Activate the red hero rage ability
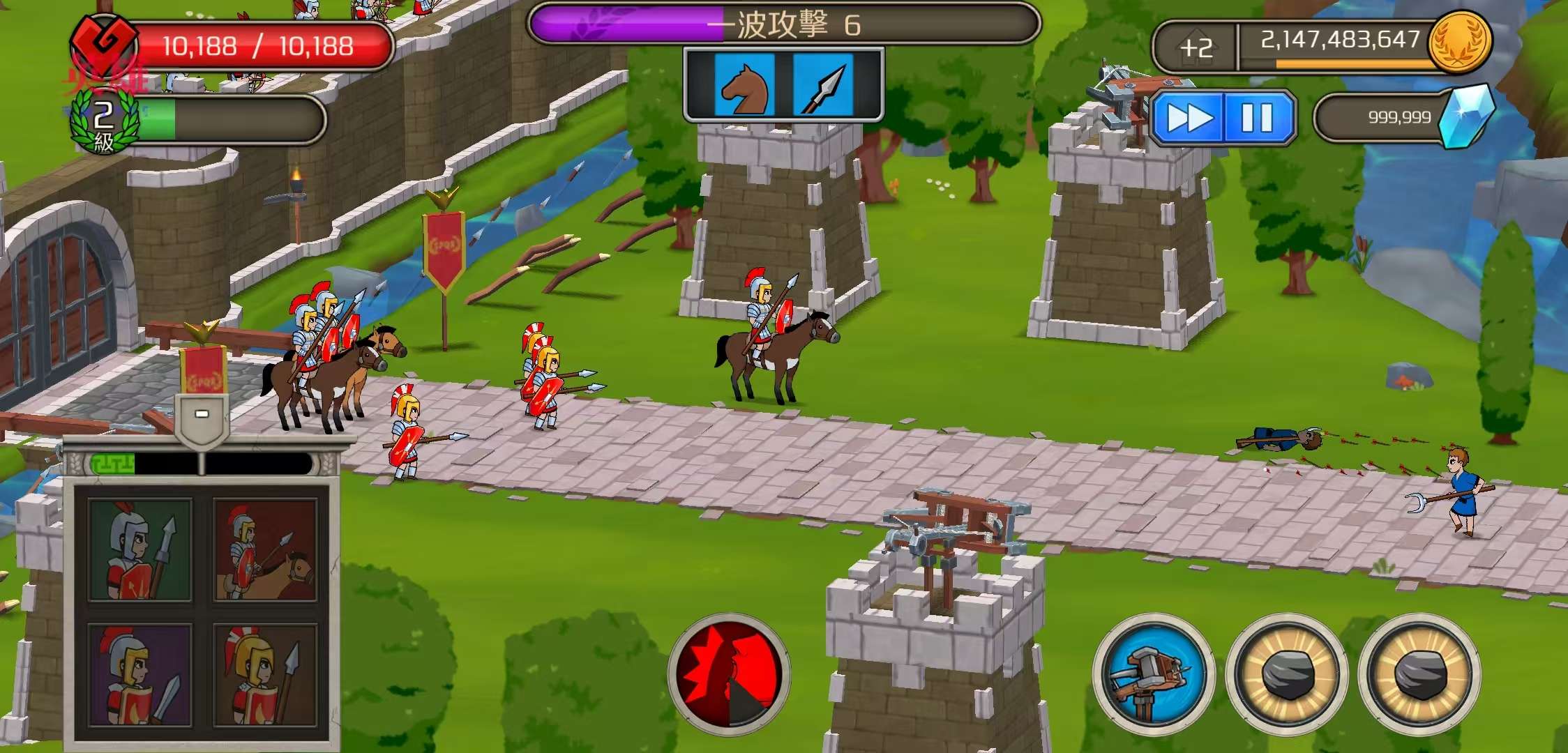Image resolution: width=1568 pixels, height=753 pixels. (729, 674)
